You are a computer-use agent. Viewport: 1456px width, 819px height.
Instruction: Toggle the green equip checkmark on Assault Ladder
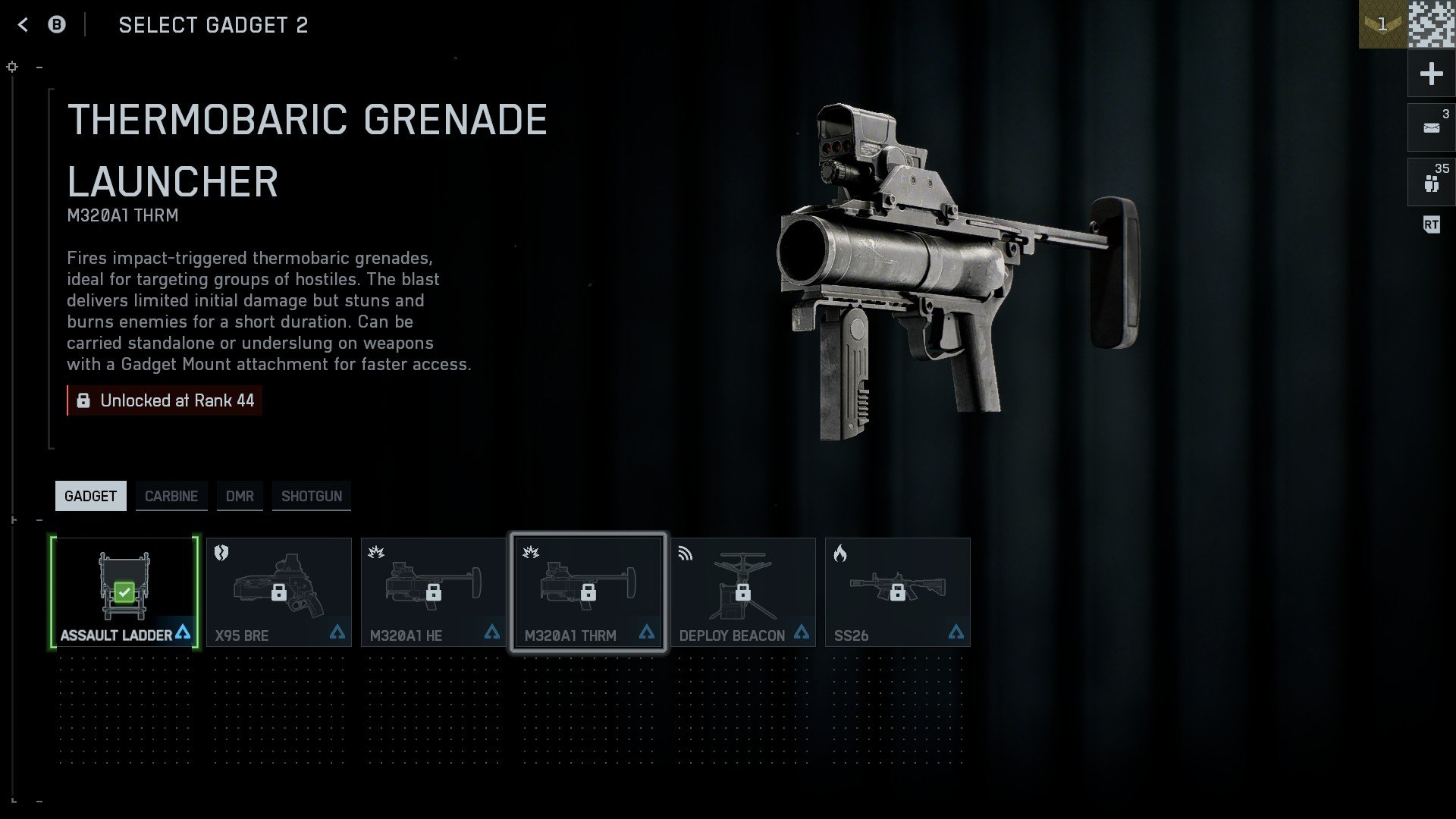tap(124, 591)
